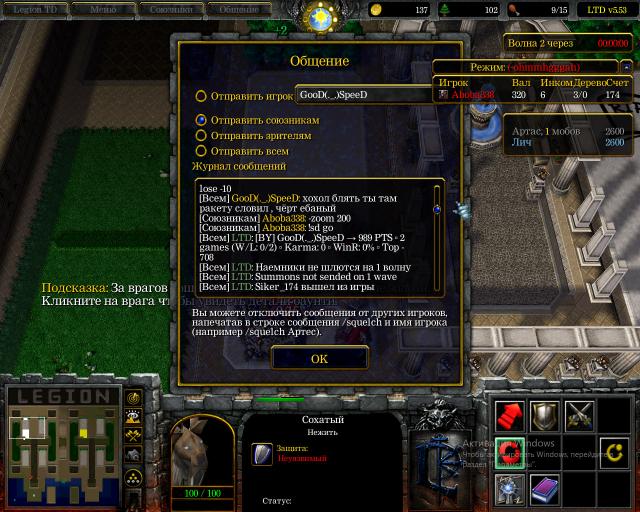Activate the shield hold position command

(x=545, y=415)
